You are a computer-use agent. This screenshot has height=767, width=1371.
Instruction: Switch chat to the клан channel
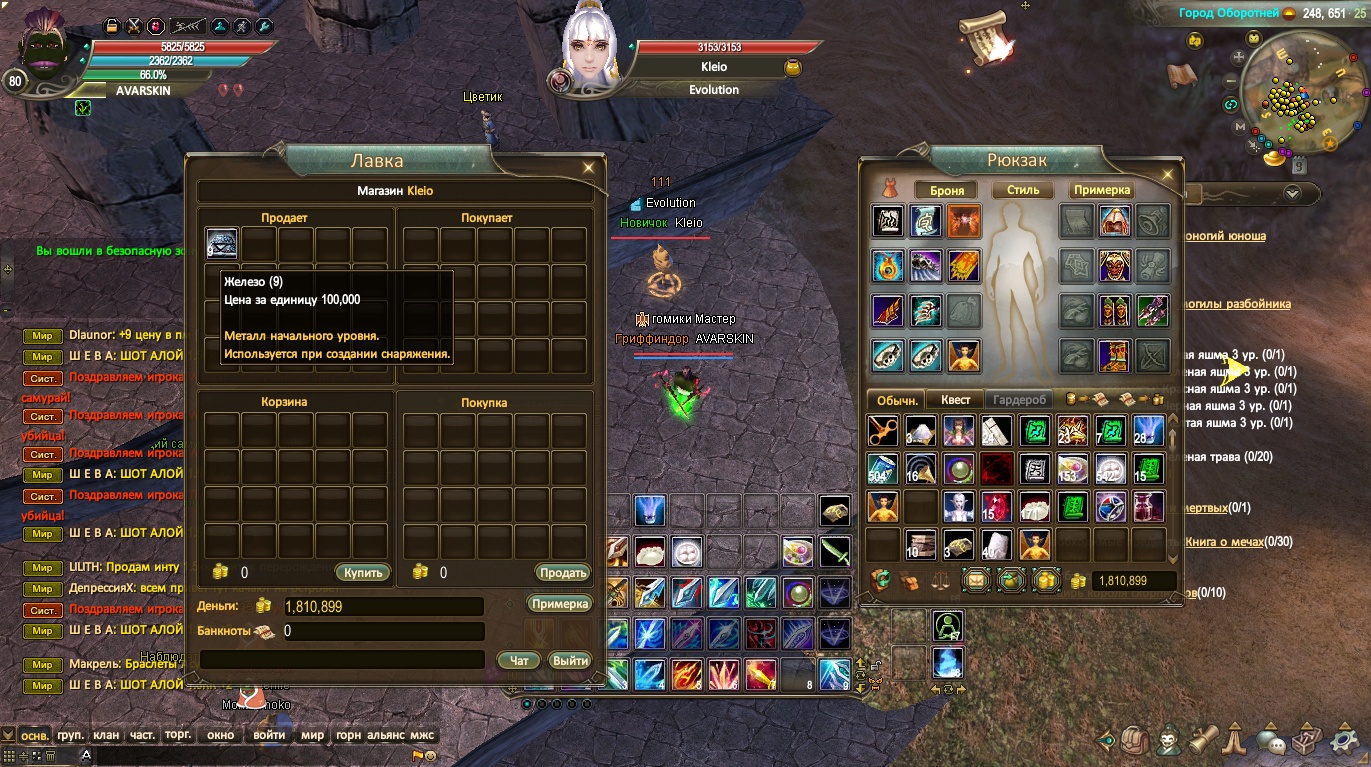(x=106, y=735)
